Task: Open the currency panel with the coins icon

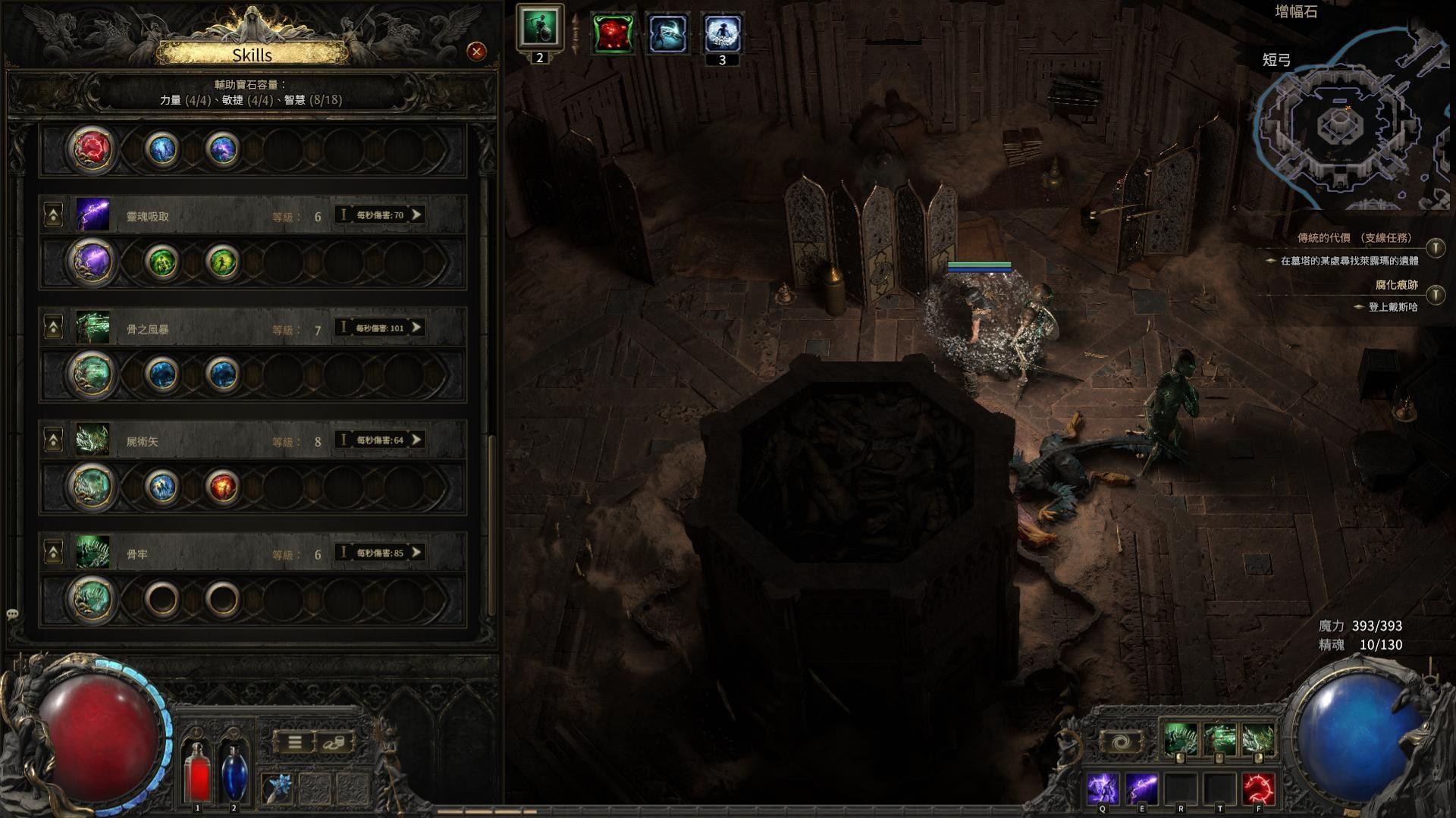Action: coord(334,743)
